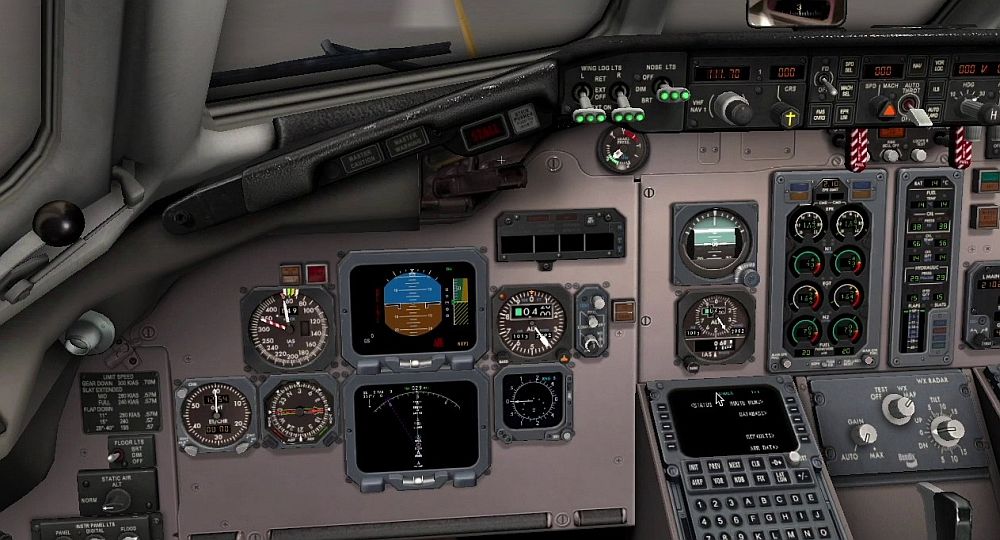Clear FMS entry with CLR key
This screenshot has width=1000, height=540.
(756, 465)
